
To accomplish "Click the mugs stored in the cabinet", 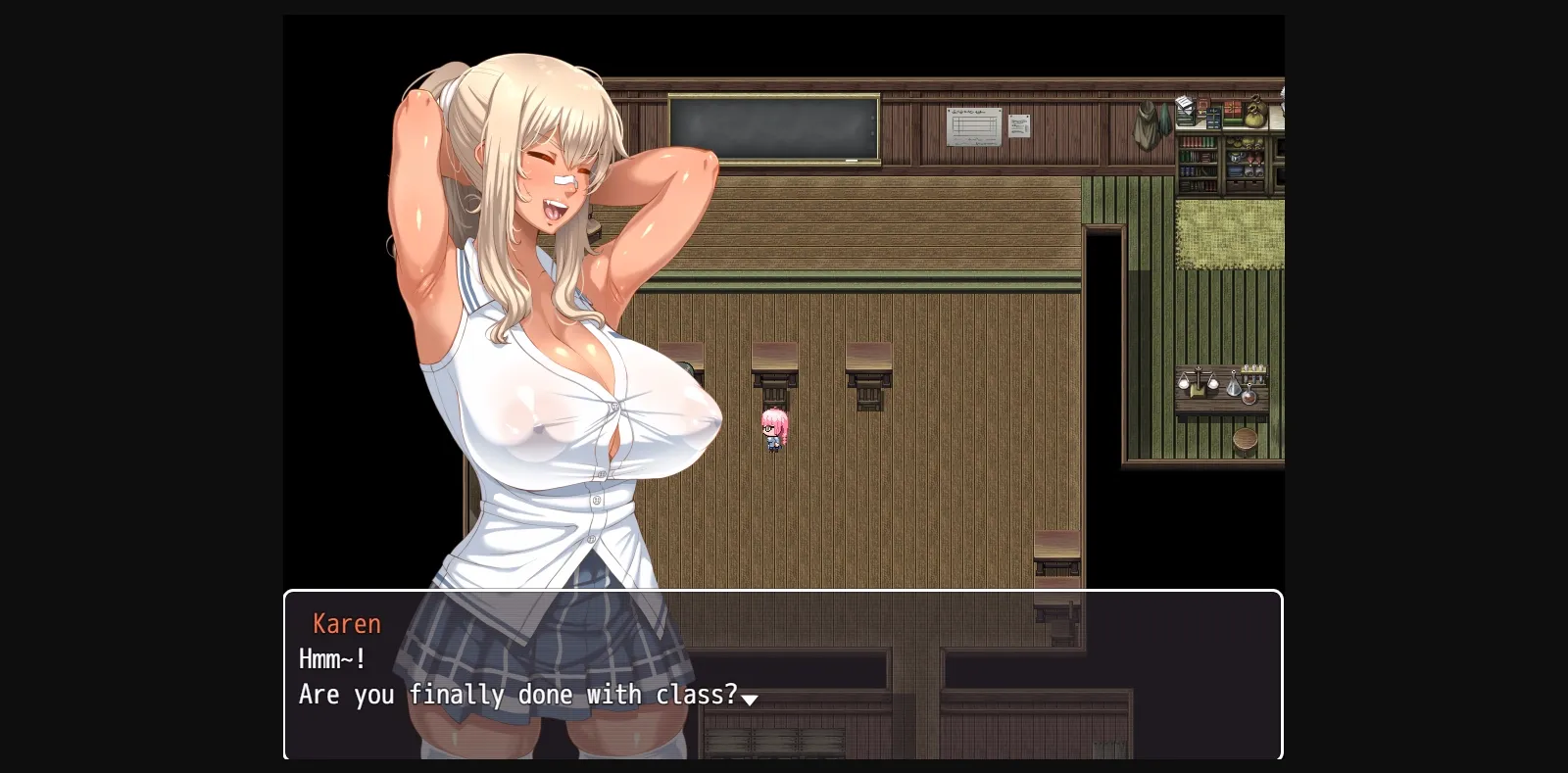I will (1236, 158).
